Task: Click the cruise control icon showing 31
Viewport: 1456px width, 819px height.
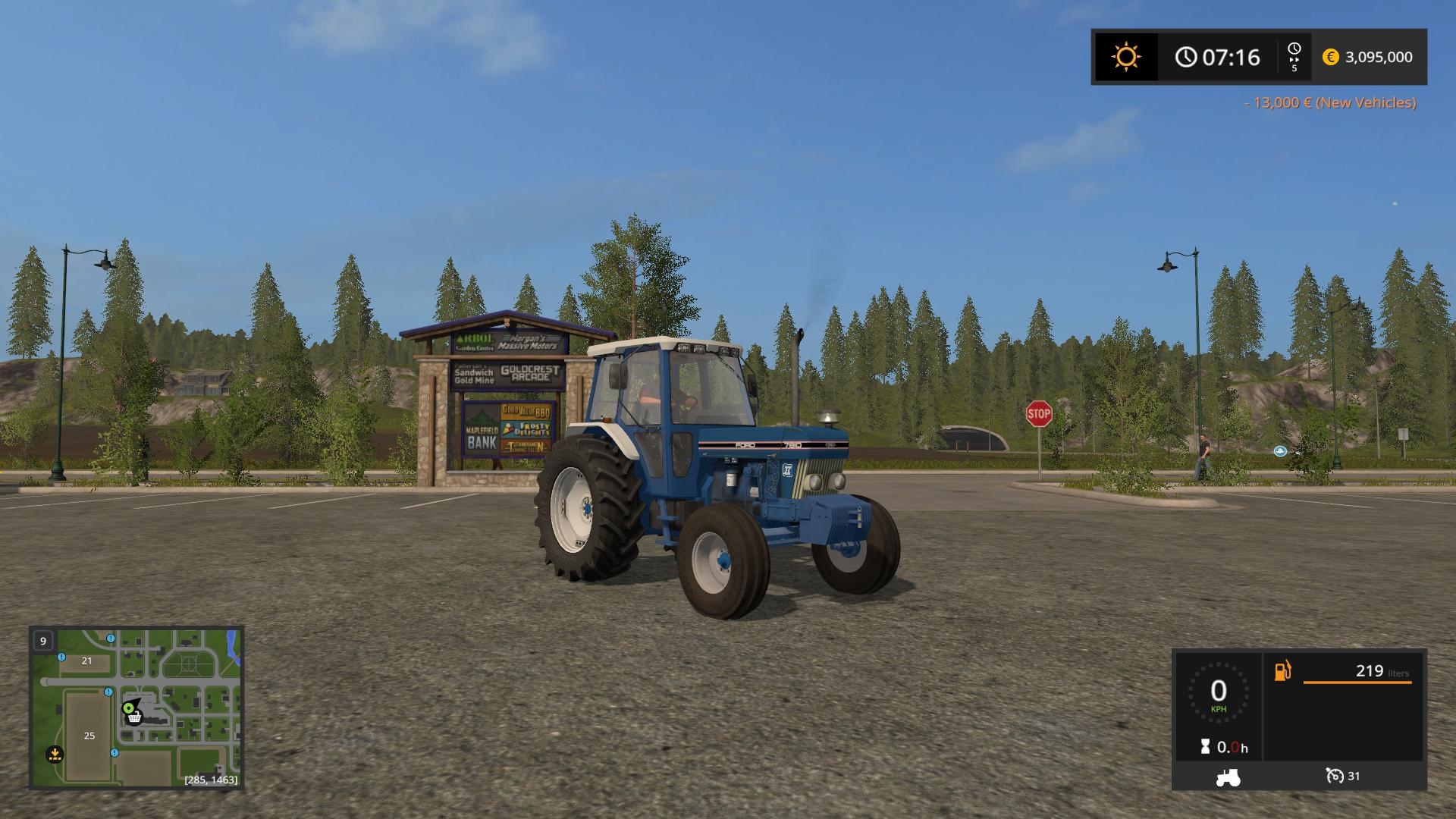Action: point(1336,777)
